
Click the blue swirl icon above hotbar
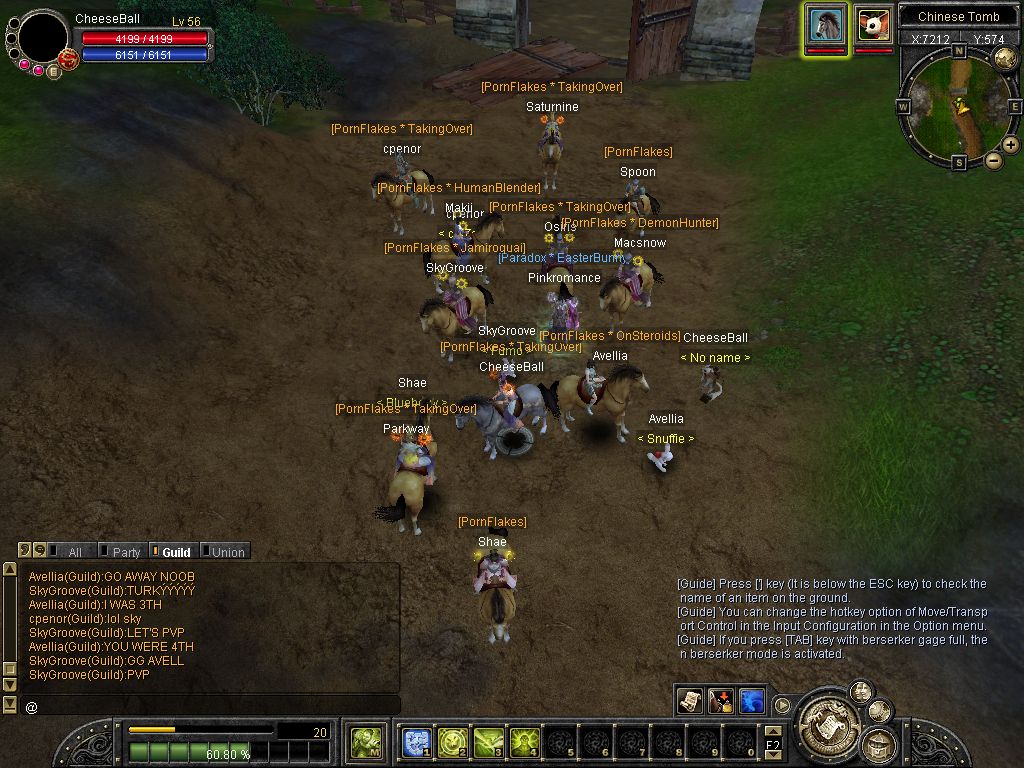[x=752, y=699]
